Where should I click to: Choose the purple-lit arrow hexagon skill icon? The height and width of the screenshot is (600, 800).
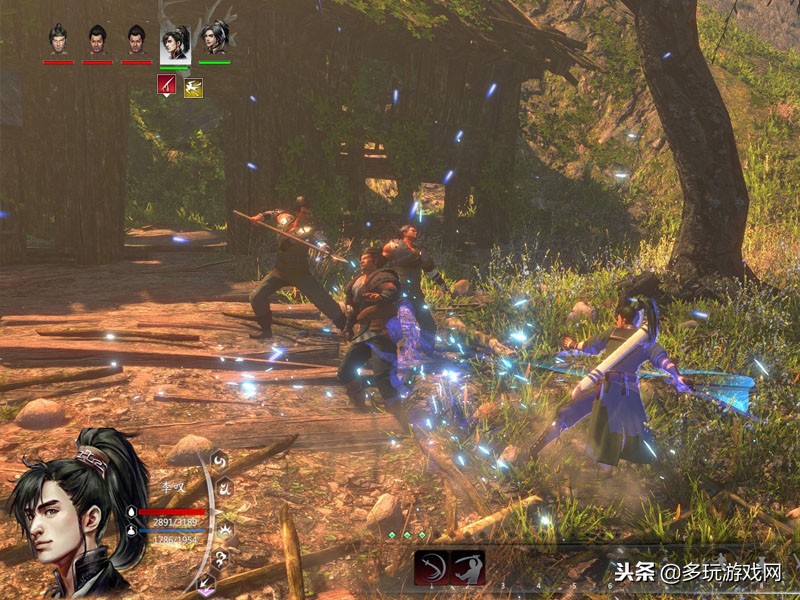[x=208, y=586]
